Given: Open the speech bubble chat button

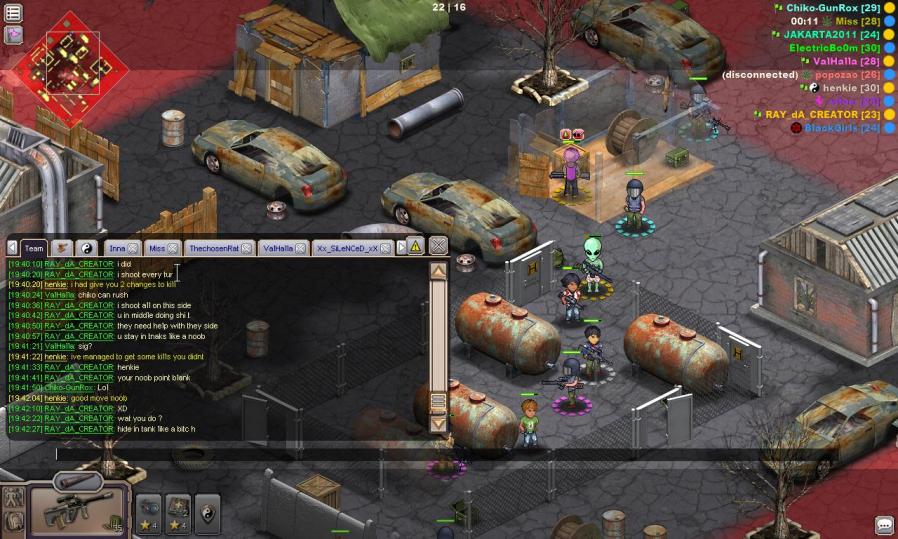Looking at the screenshot, I should click(x=884, y=525).
